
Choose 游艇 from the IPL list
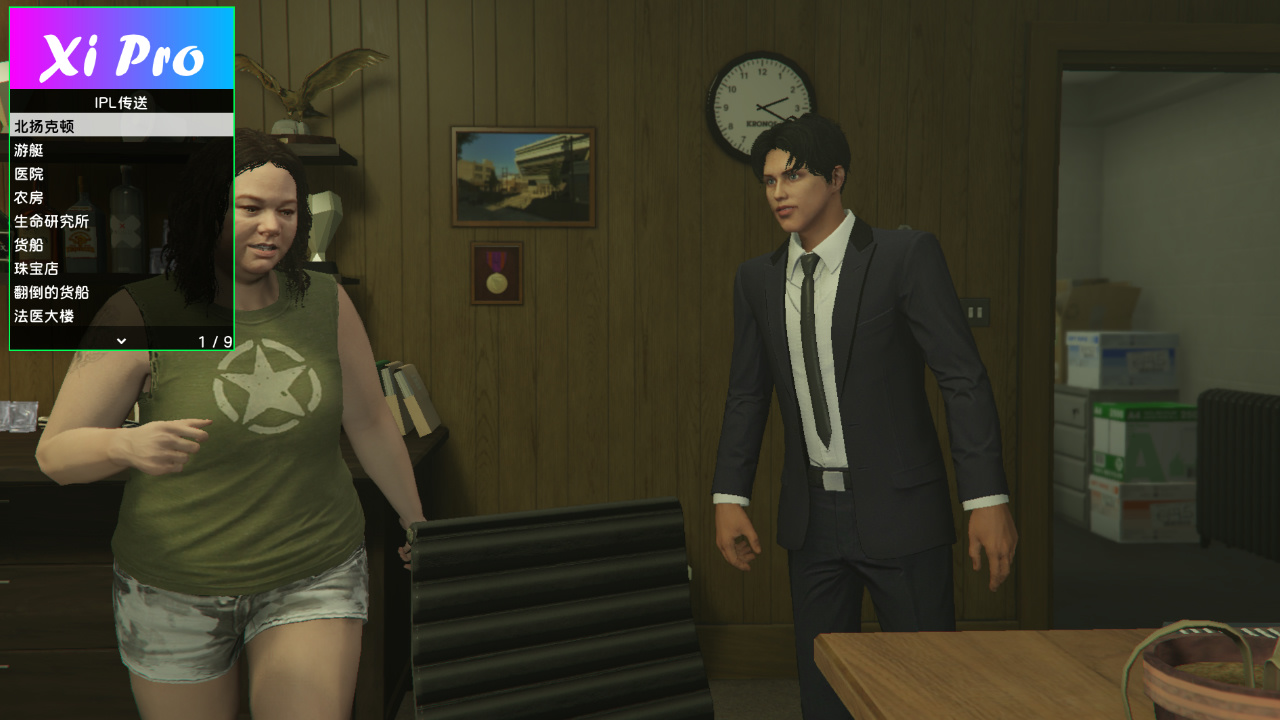pos(121,150)
